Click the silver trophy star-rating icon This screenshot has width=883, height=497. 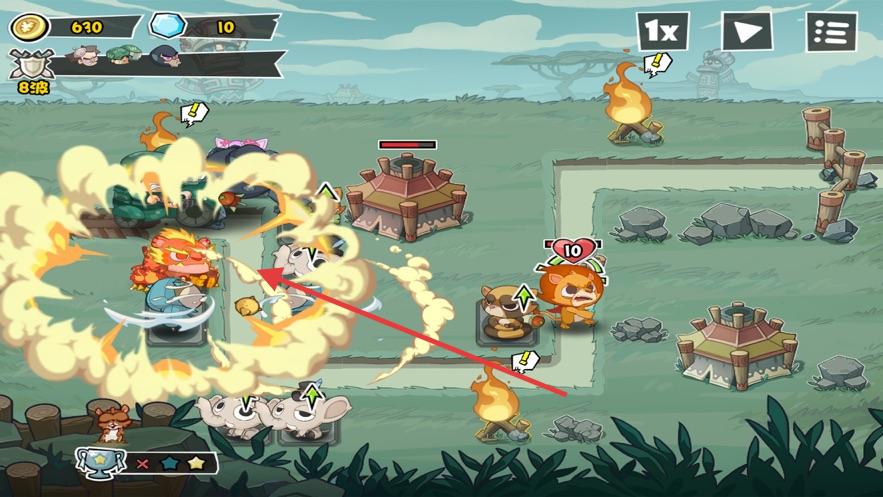click(x=102, y=463)
